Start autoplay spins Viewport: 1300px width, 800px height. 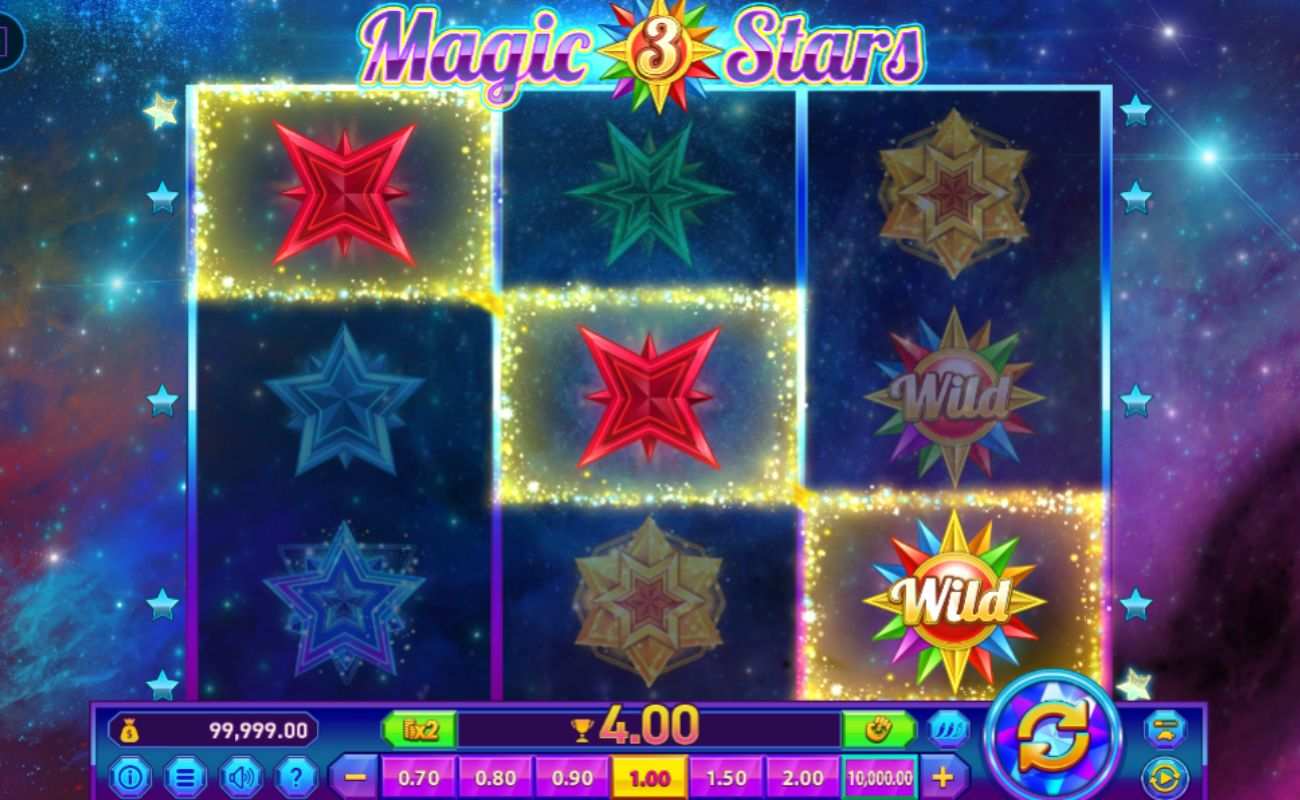point(1163,775)
